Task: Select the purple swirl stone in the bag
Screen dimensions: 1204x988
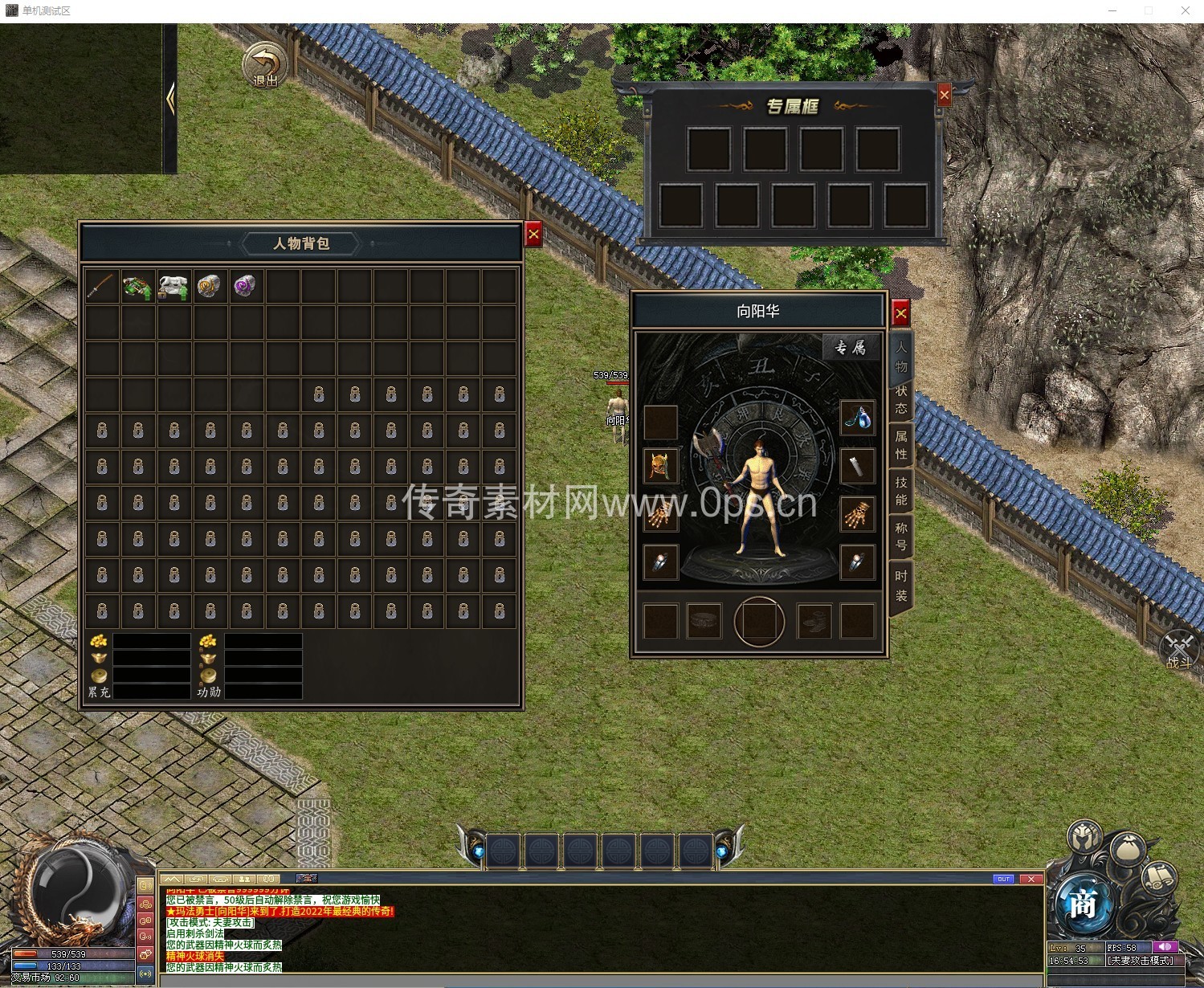Action: point(245,286)
